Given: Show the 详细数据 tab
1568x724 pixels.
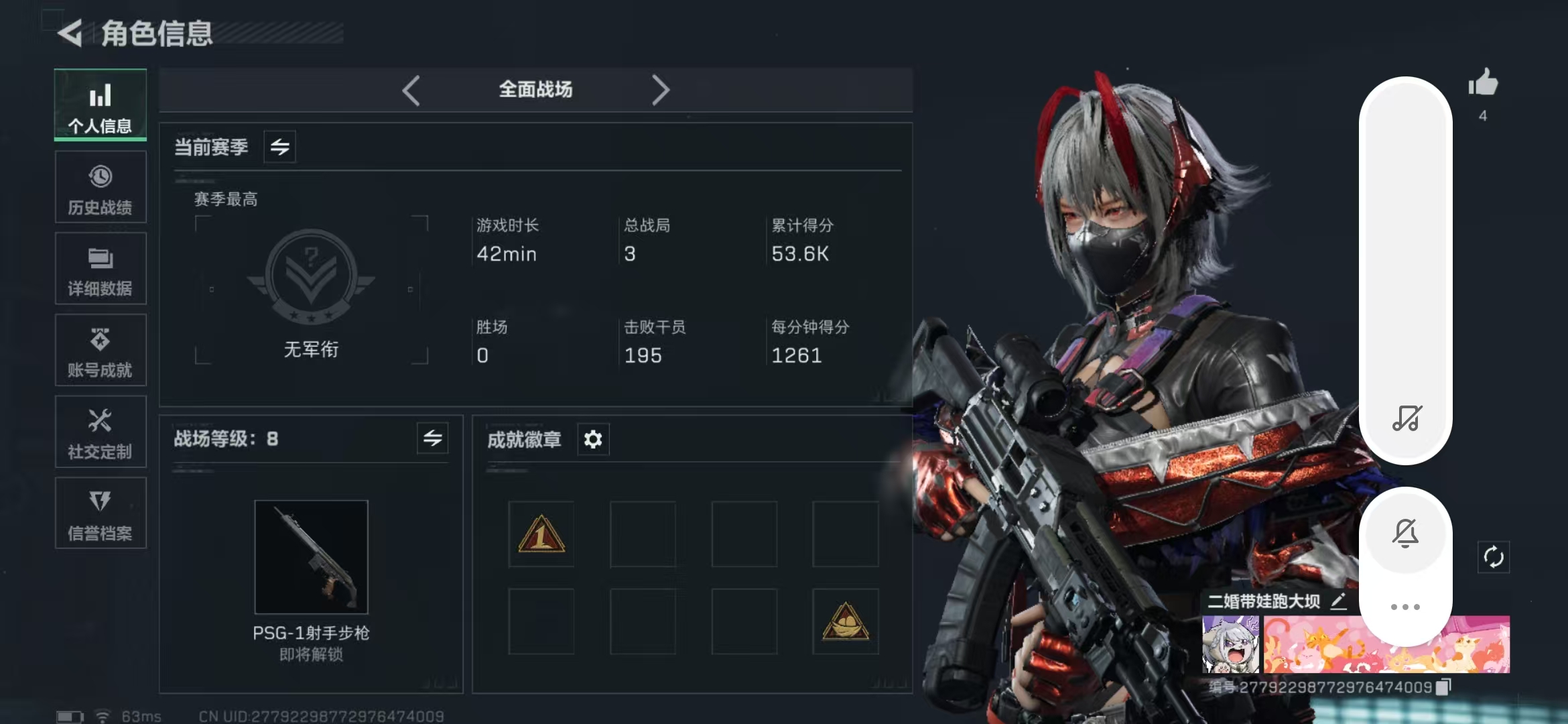Looking at the screenshot, I should tap(101, 269).
